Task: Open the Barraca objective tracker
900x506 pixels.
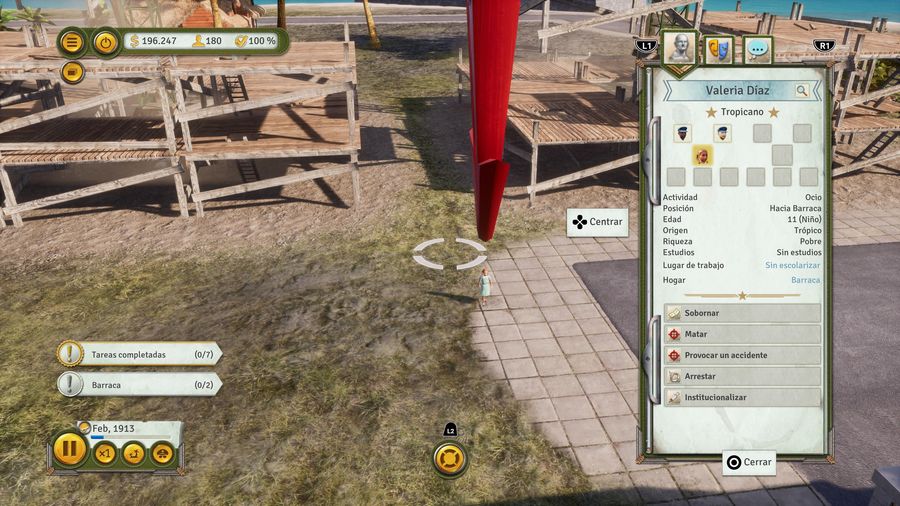Action: tap(140, 384)
